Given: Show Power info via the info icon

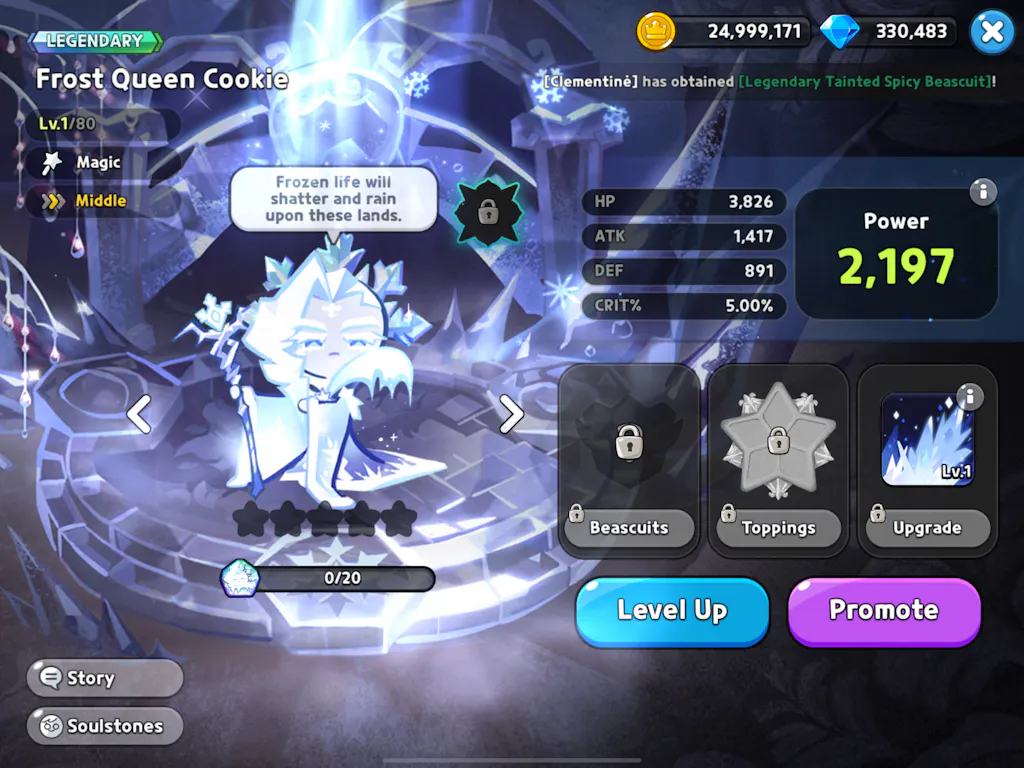Looking at the screenshot, I should click(x=983, y=192).
